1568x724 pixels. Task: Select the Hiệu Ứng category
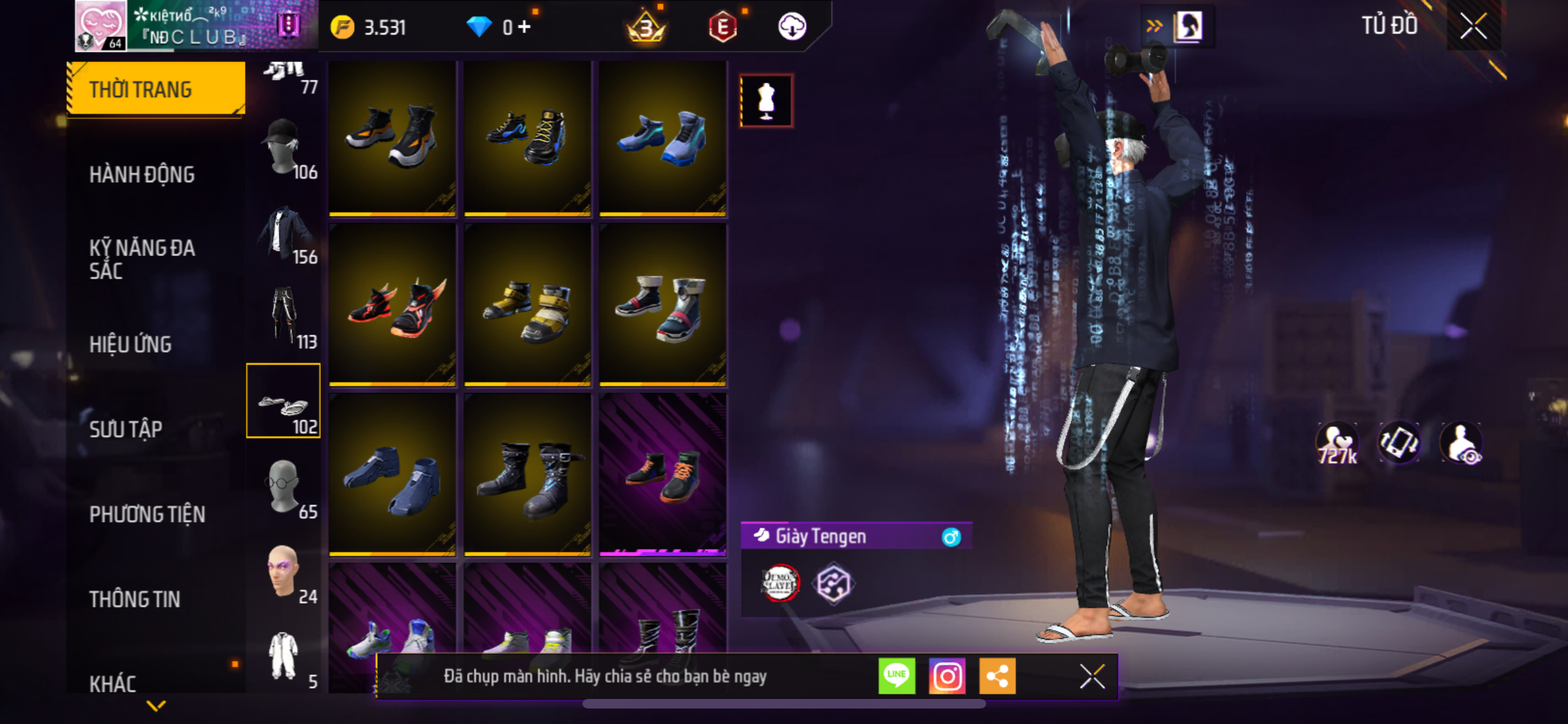[x=131, y=344]
